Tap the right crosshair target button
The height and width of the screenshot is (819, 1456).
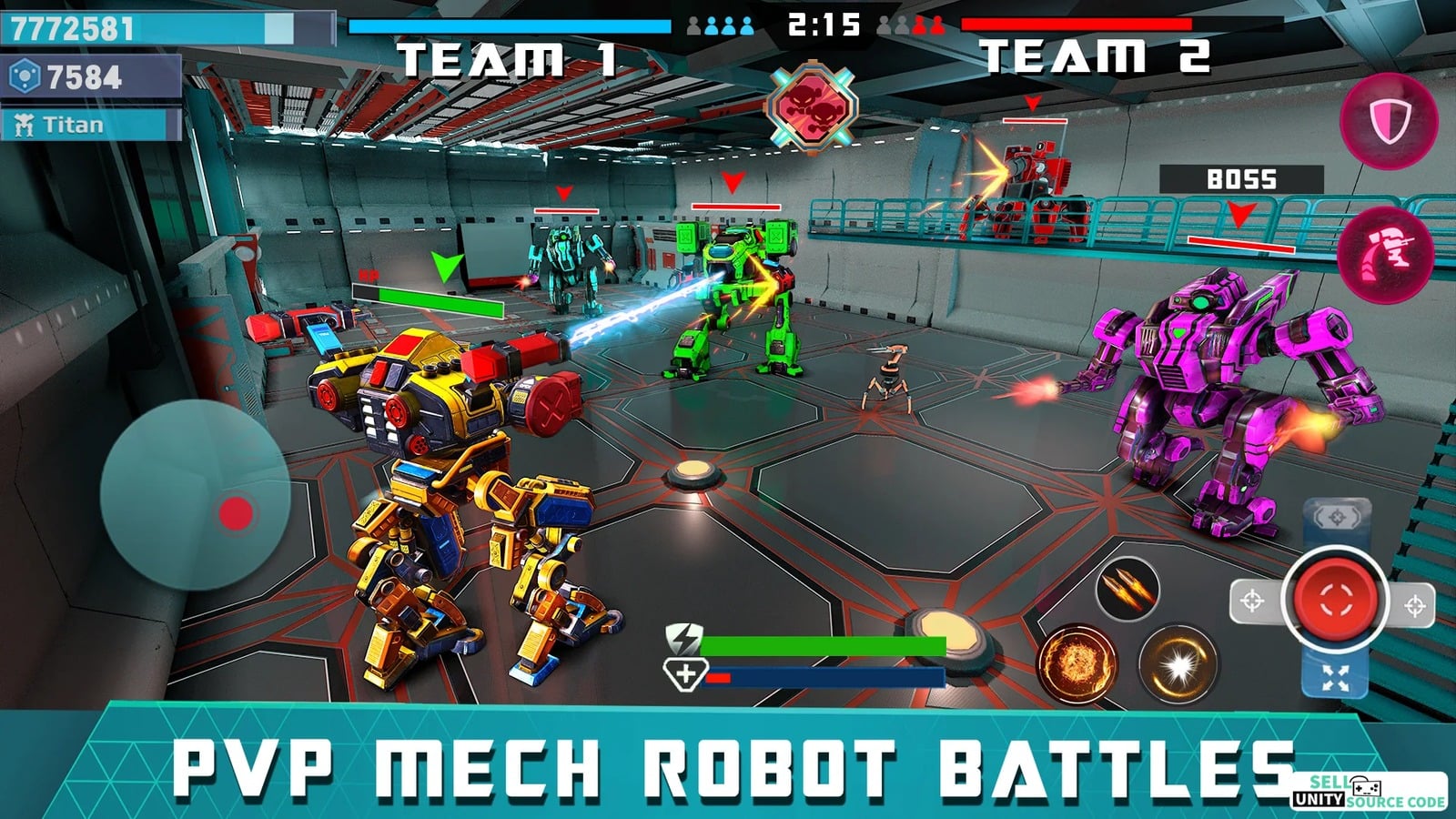coord(1414,604)
